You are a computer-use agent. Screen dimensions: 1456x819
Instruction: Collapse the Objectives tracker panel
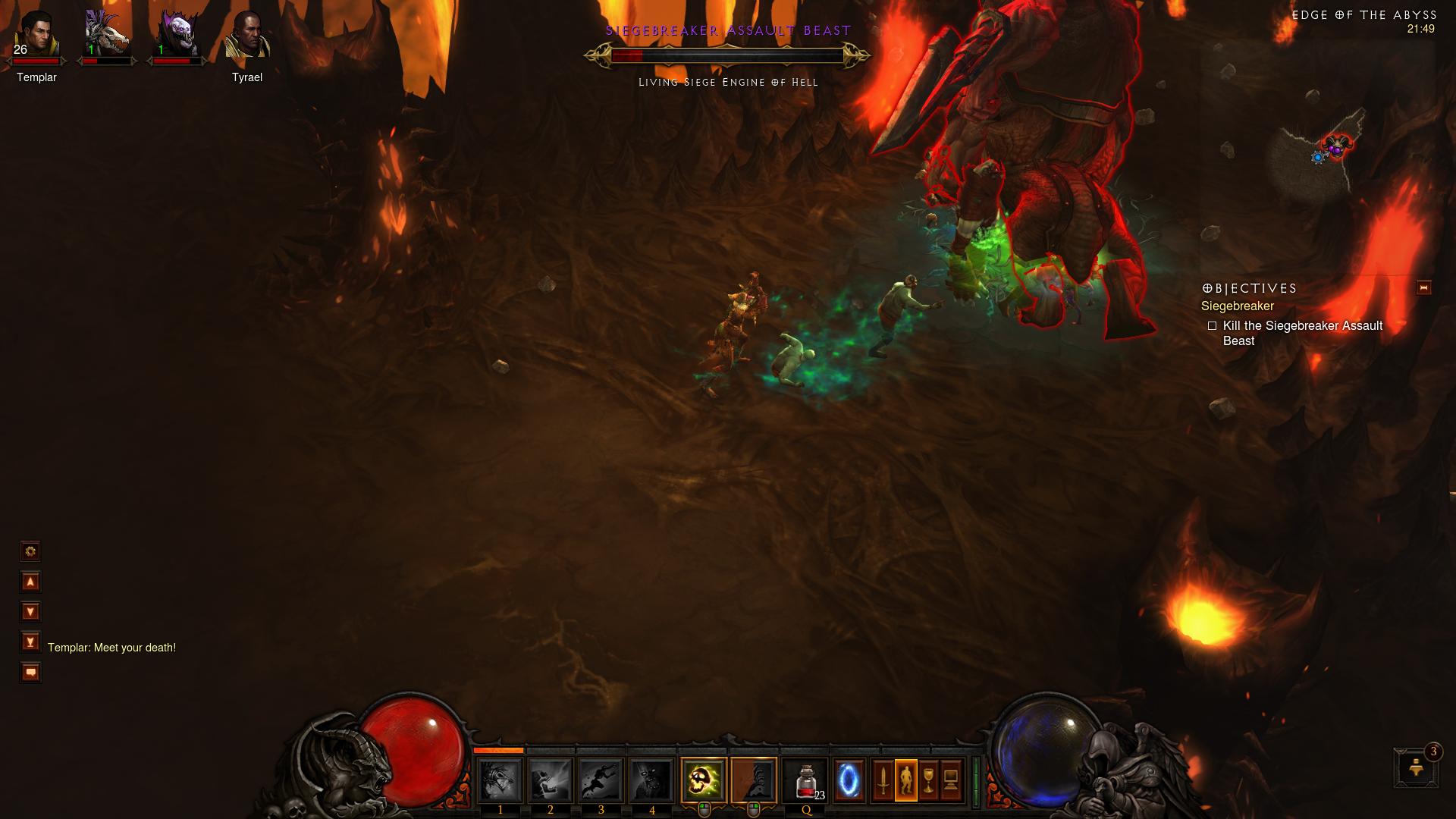pos(1423,287)
